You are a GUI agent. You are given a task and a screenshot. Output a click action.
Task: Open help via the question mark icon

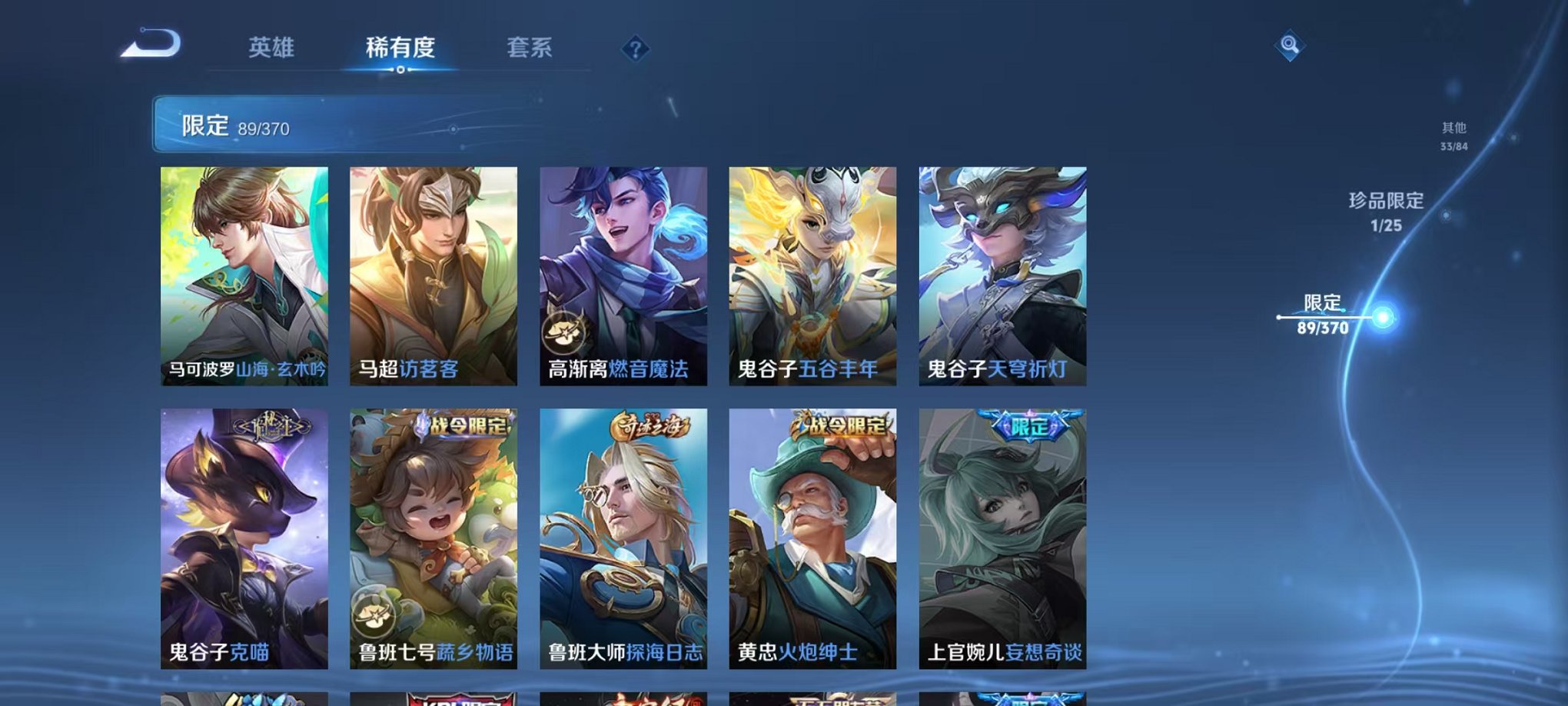pyautogui.click(x=633, y=49)
